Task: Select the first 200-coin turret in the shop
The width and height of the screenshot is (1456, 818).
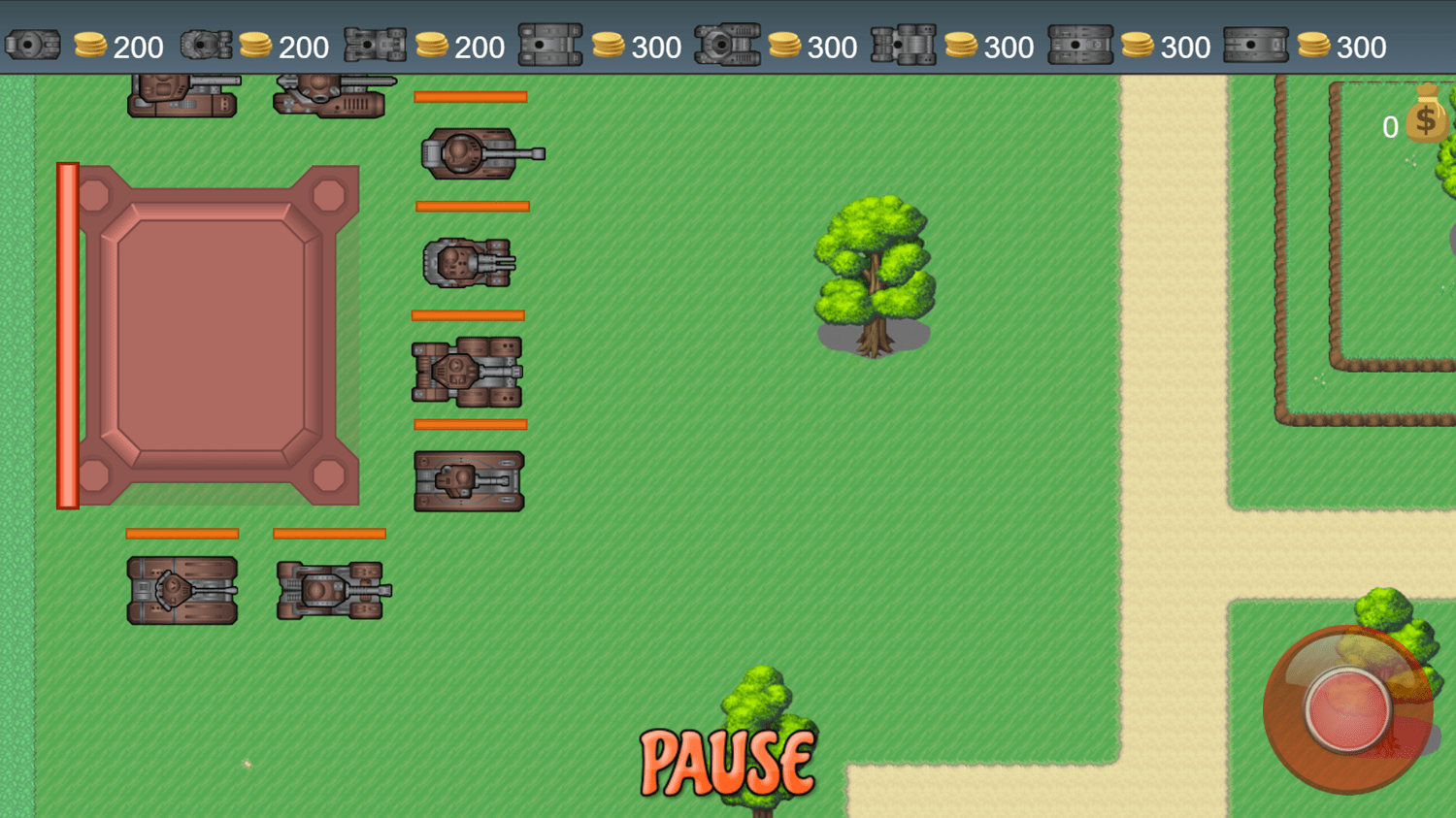Action: coord(34,42)
